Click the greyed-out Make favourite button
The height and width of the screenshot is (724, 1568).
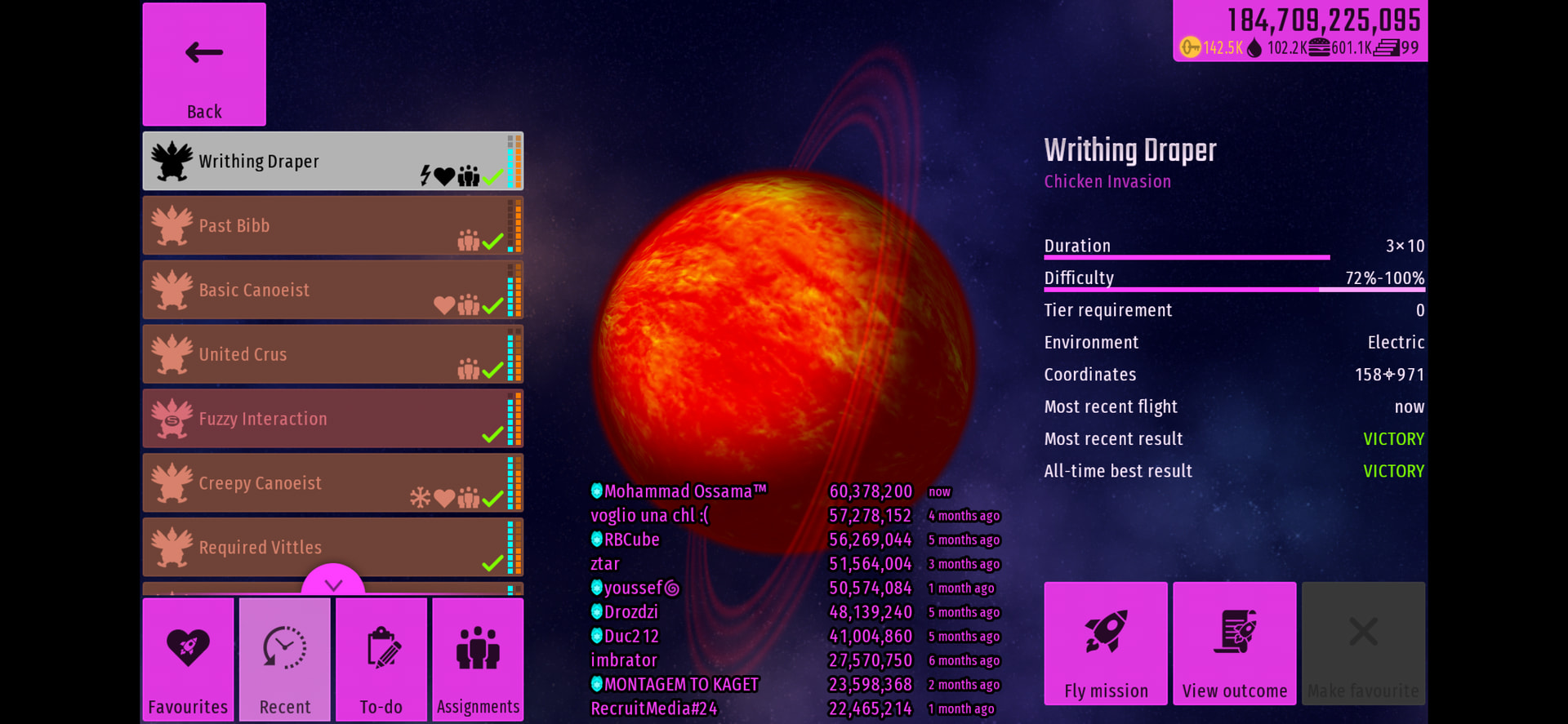tap(1363, 643)
